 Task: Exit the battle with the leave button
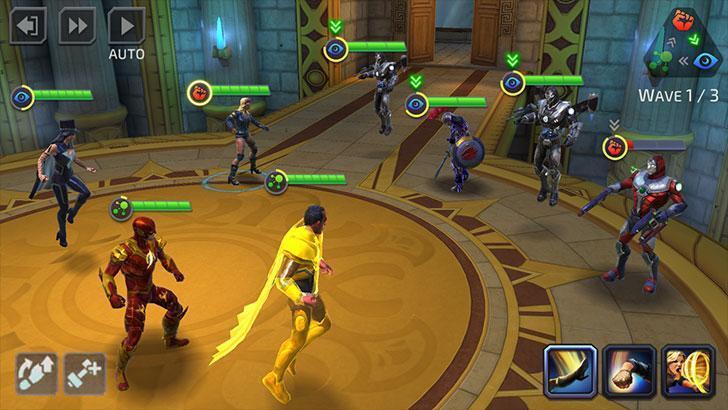(x=28, y=25)
